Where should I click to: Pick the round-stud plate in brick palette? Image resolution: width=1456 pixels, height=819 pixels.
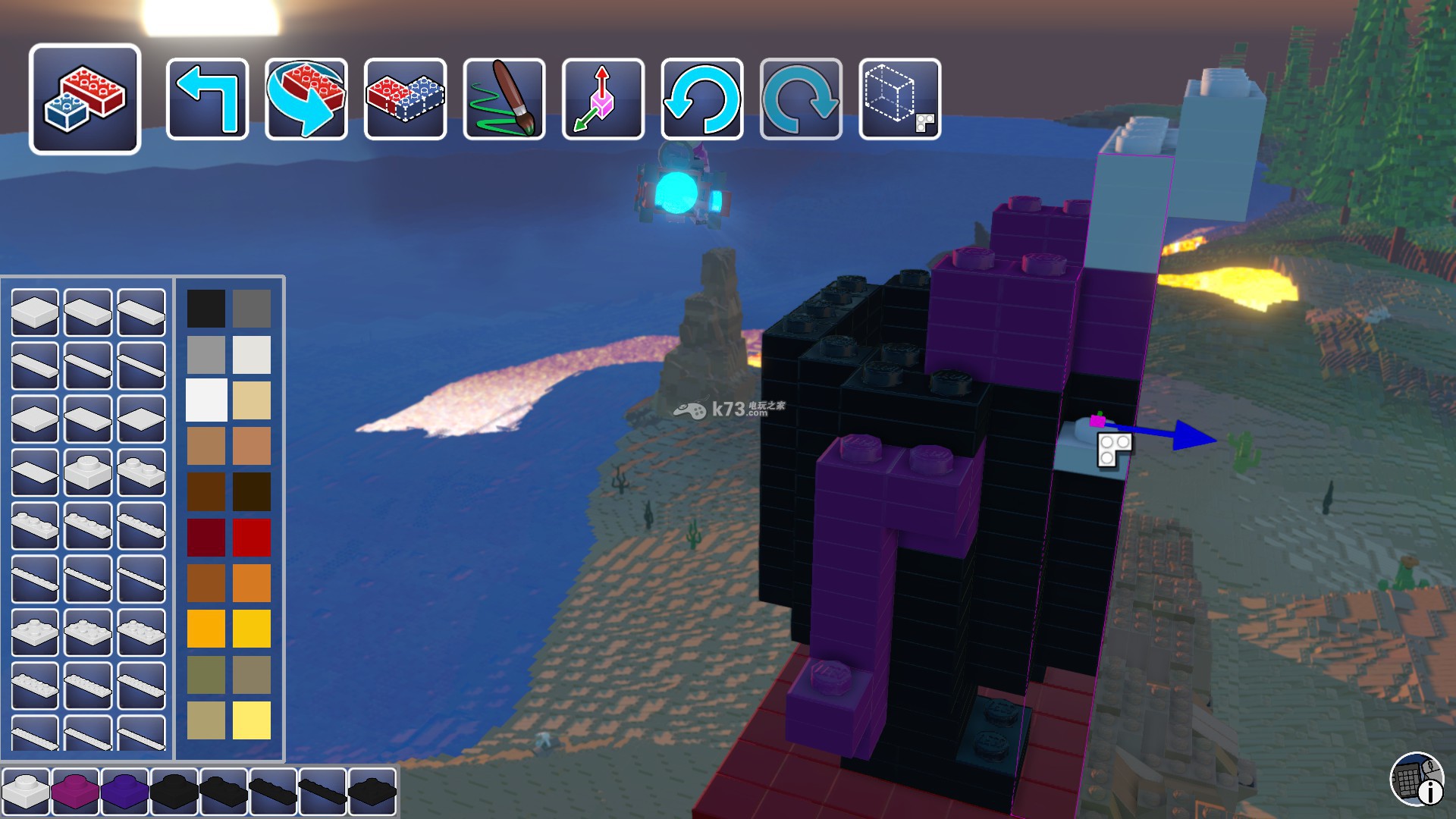pyautogui.click(x=88, y=472)
